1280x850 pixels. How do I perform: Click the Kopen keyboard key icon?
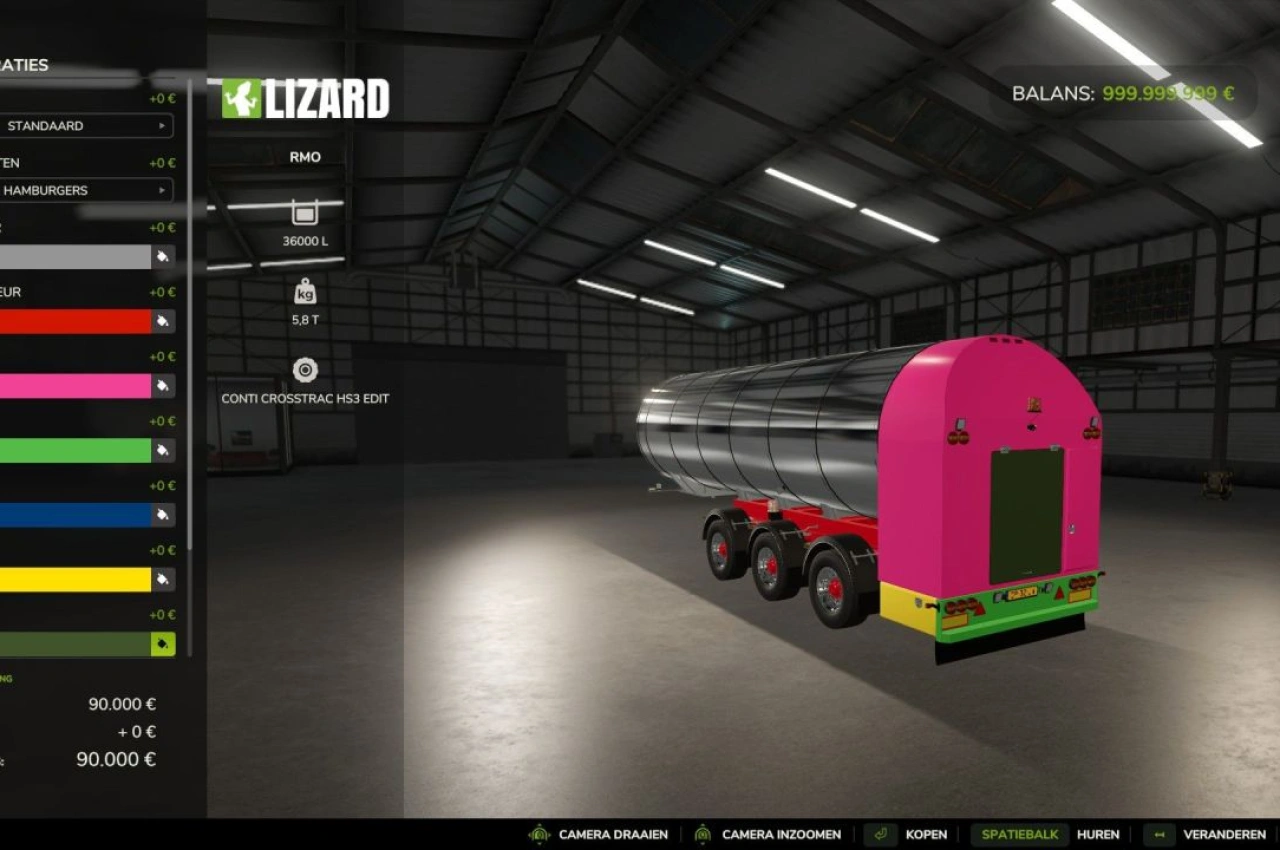point(880,834)
